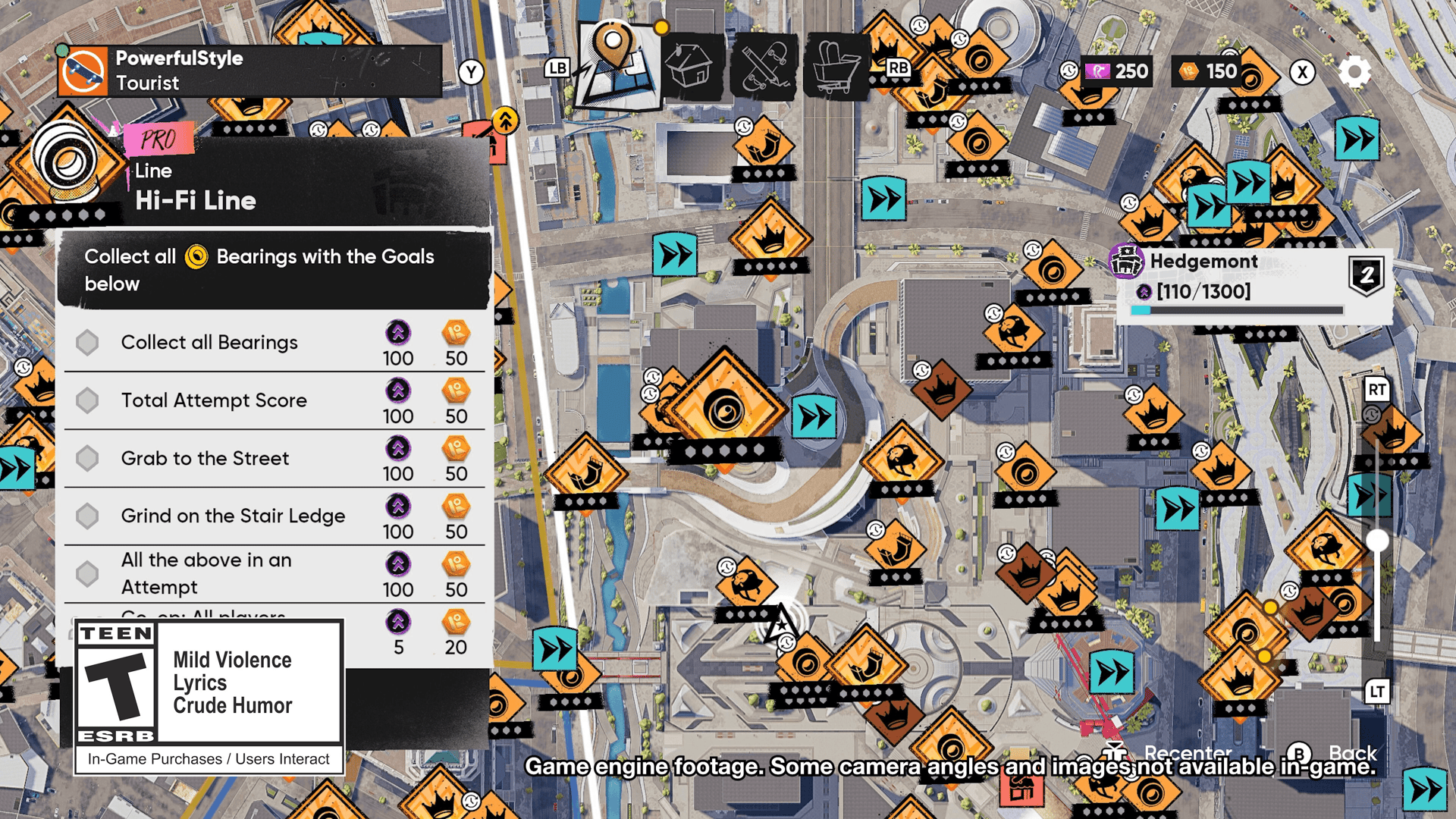Open the PowerfulStyle player profile banner
The width and height of the screenshot is (1456, 819).
coord(250,71)
